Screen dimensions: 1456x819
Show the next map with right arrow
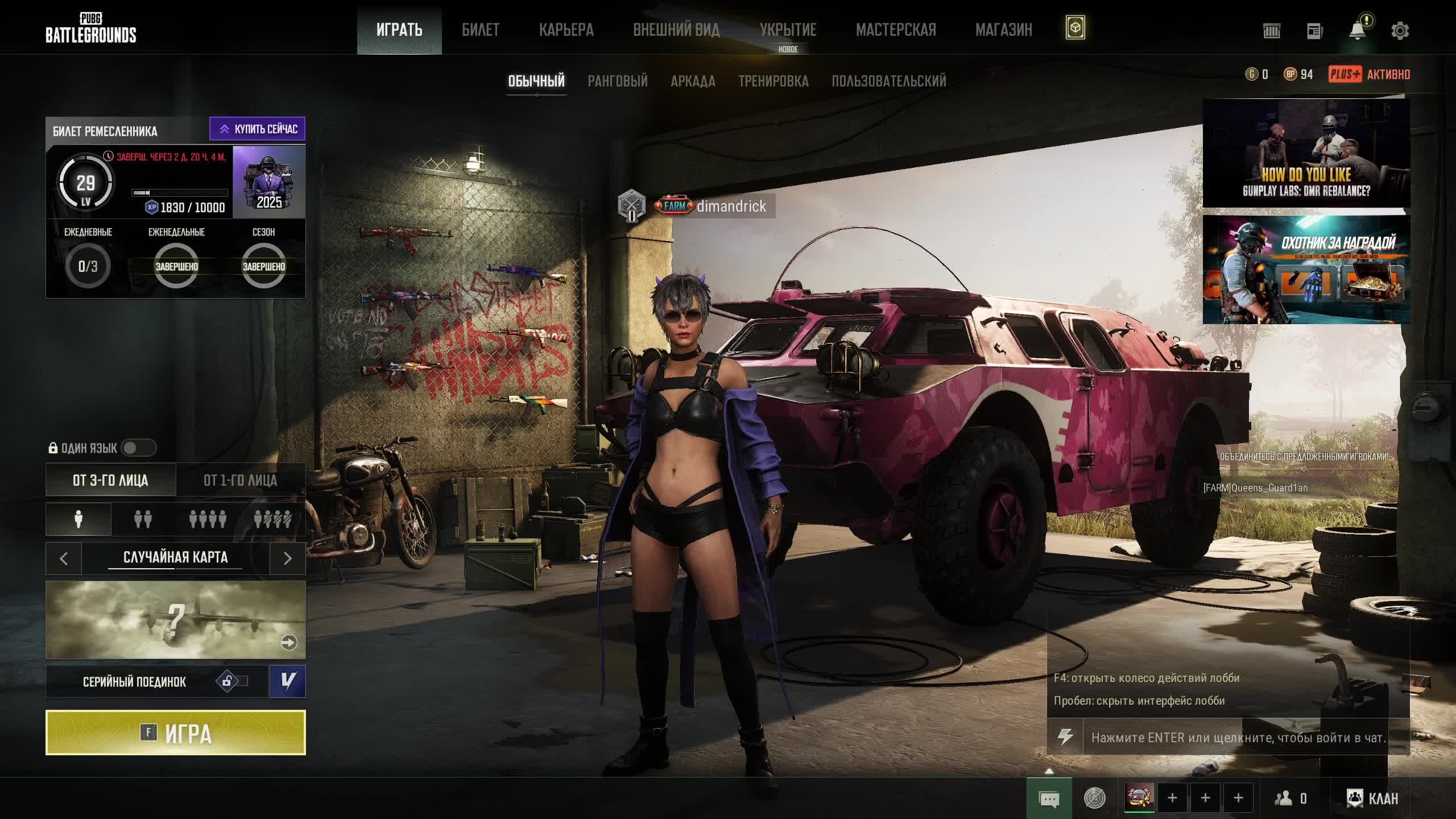pyautogui.click(x=287, y=559)
